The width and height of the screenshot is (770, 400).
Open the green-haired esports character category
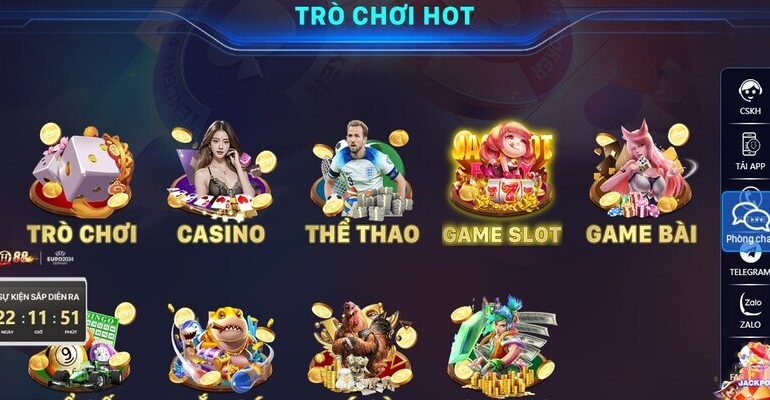pyautogui.click(x=500, y=345)
